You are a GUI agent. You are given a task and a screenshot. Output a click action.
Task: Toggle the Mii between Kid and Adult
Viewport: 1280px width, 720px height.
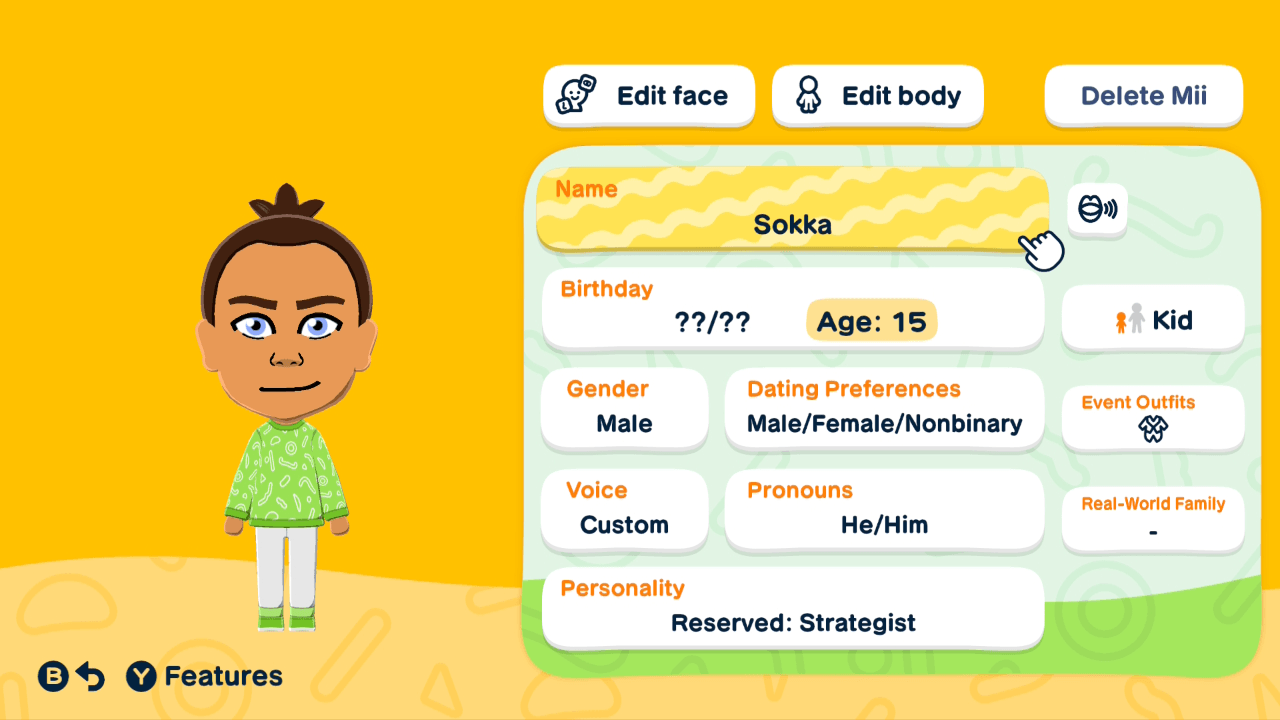coord(1152,319)
